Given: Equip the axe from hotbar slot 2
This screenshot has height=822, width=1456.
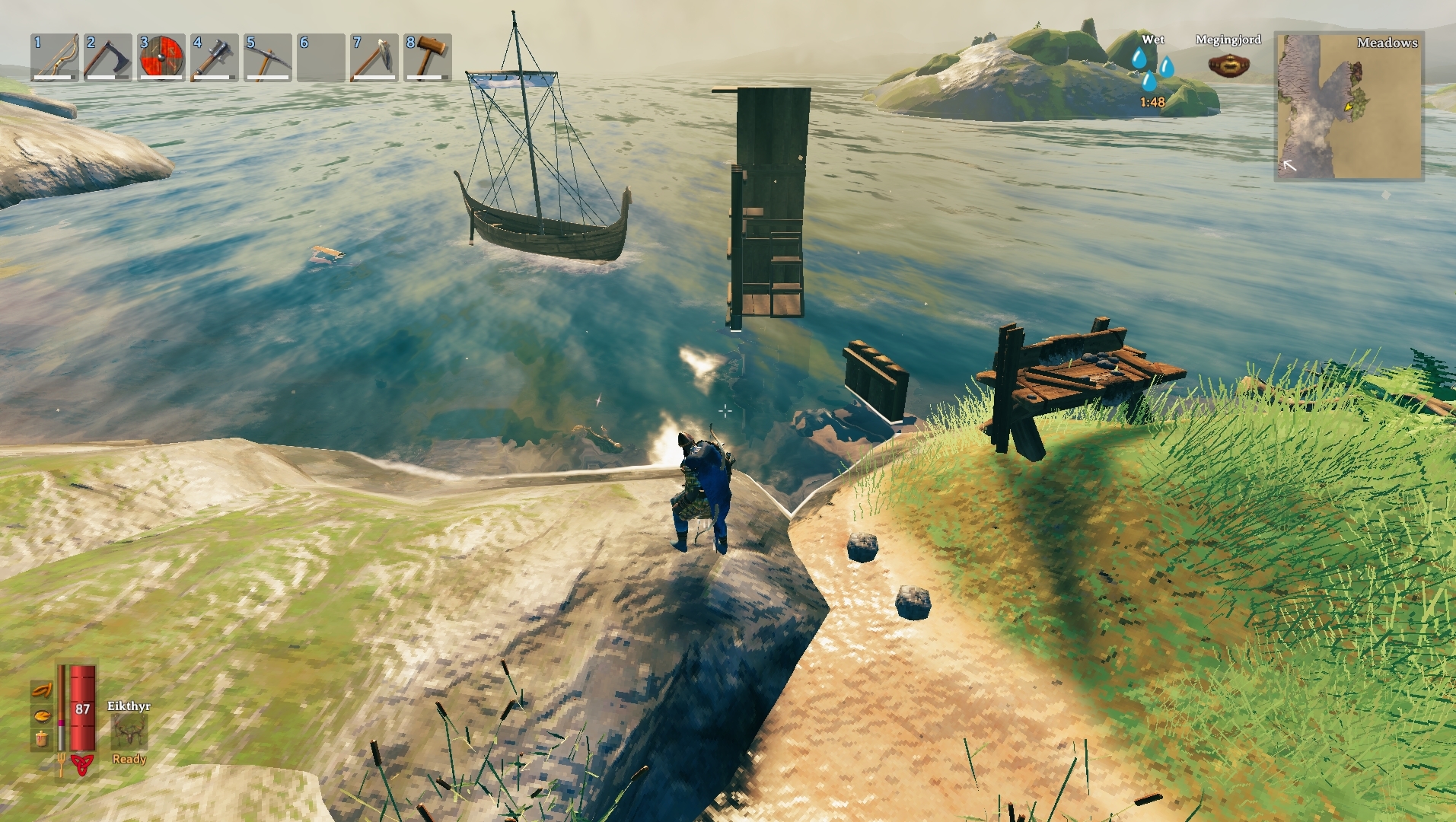Looking at the screenshot, I should tap(108, 57).
